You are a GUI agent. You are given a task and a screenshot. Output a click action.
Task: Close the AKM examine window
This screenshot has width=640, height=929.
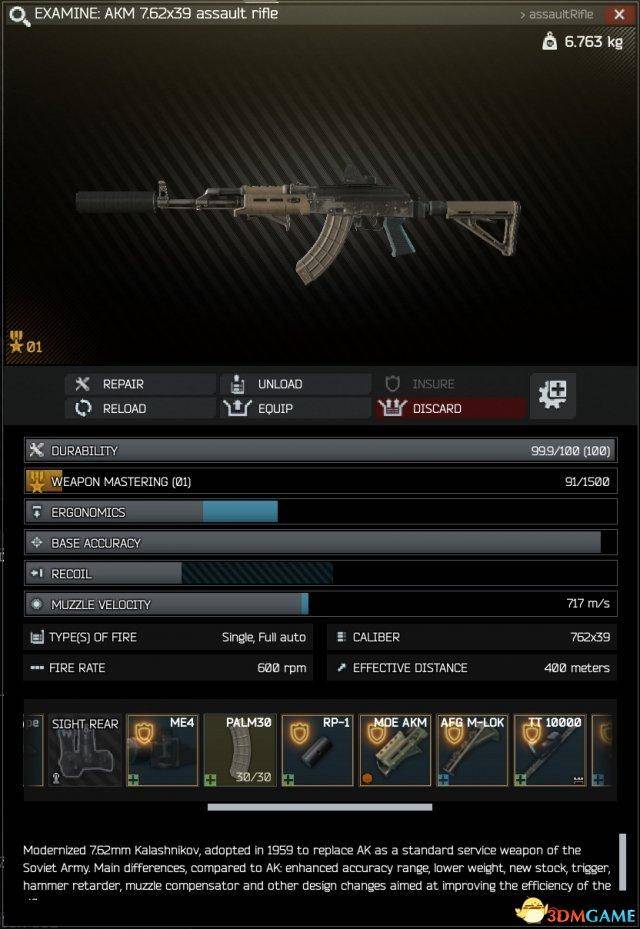(x=620, y=15)
